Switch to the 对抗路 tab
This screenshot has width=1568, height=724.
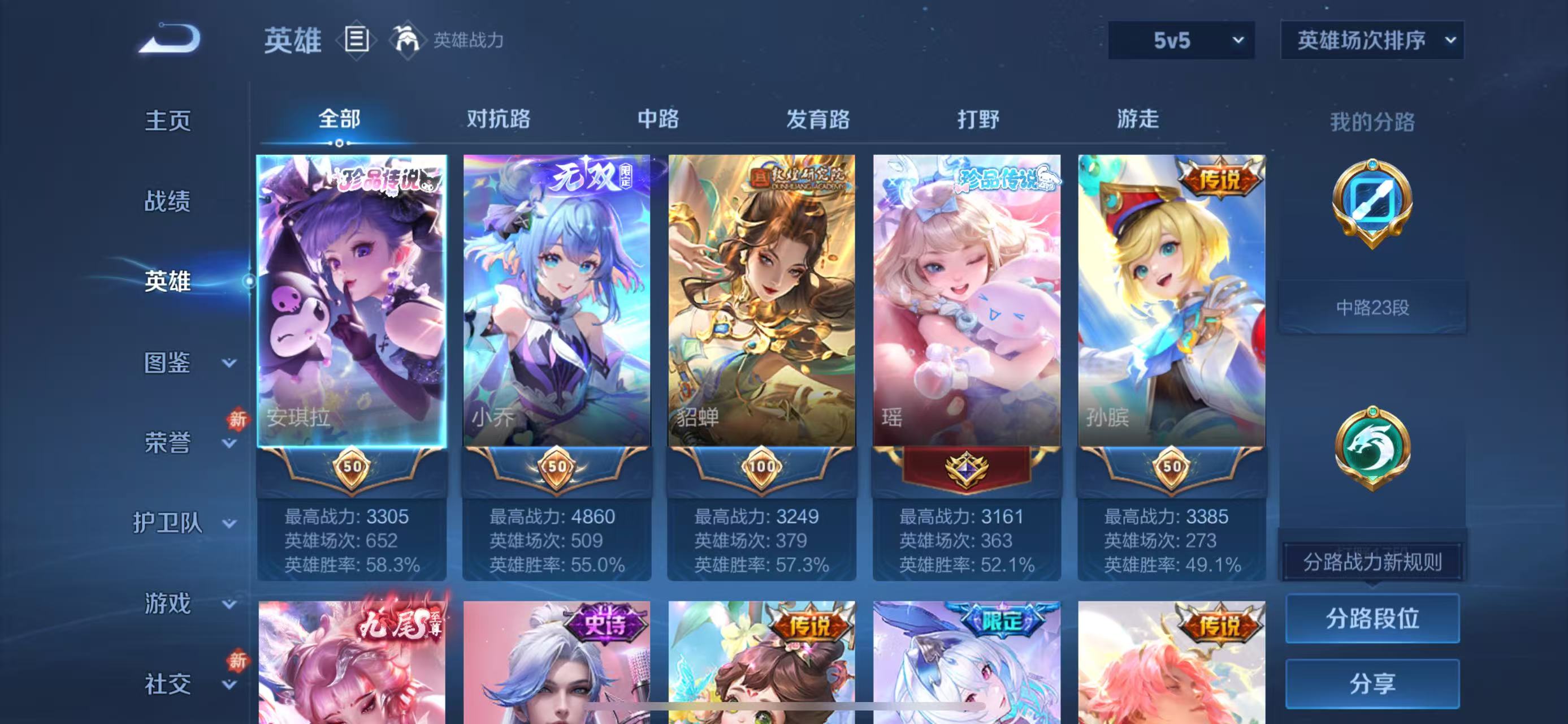(500, 119)
